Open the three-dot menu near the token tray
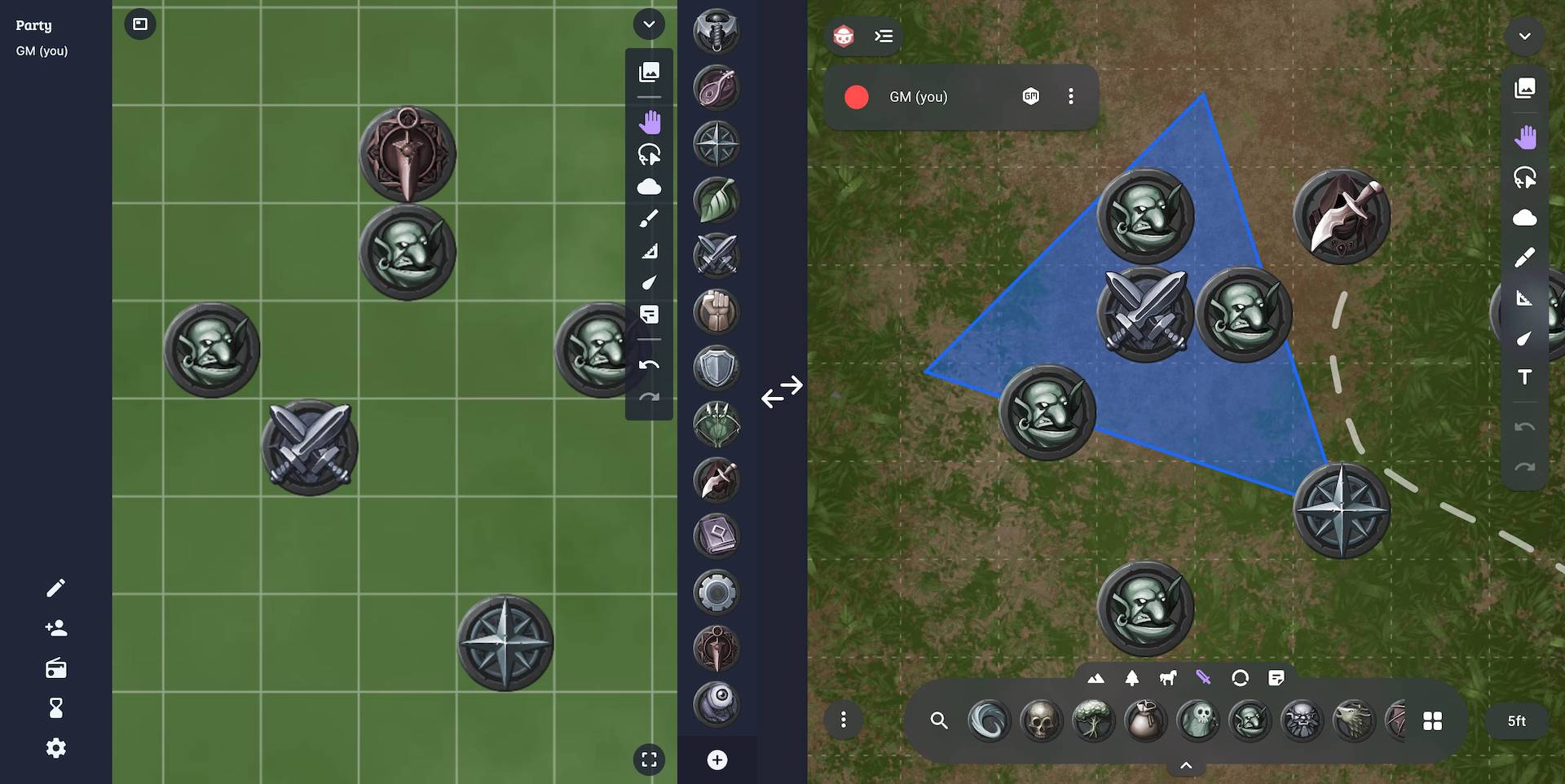This screenshot has width=1565, height=784. (844, 720)
